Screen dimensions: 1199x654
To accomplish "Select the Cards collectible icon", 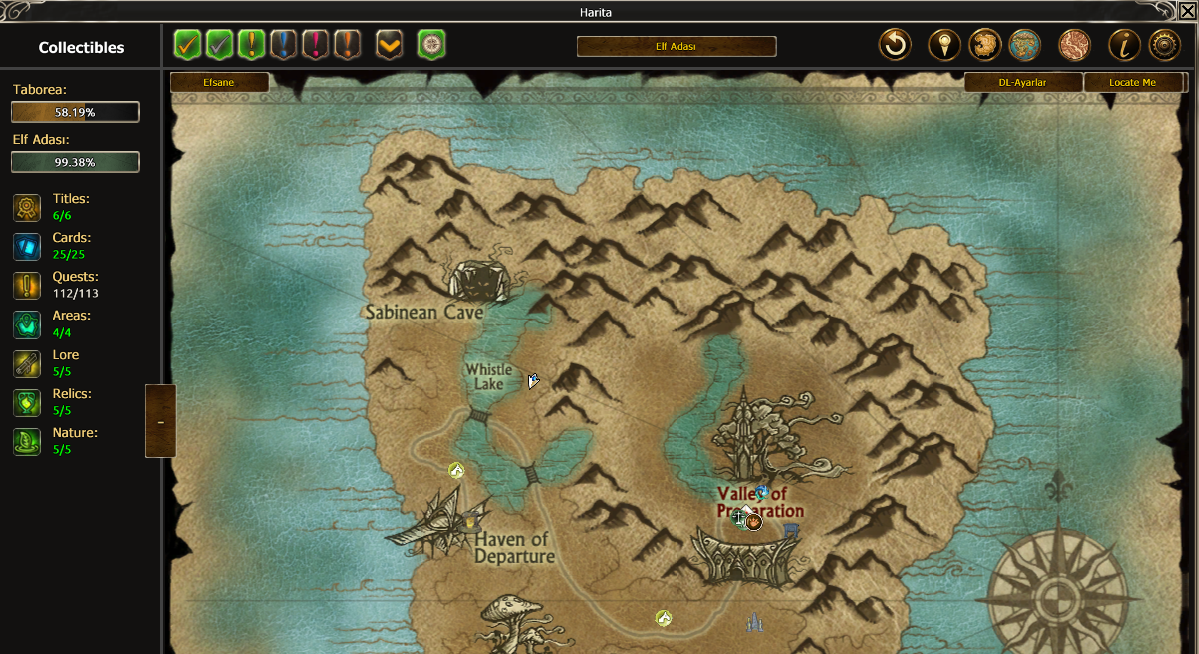I will (x=27, y=246).
